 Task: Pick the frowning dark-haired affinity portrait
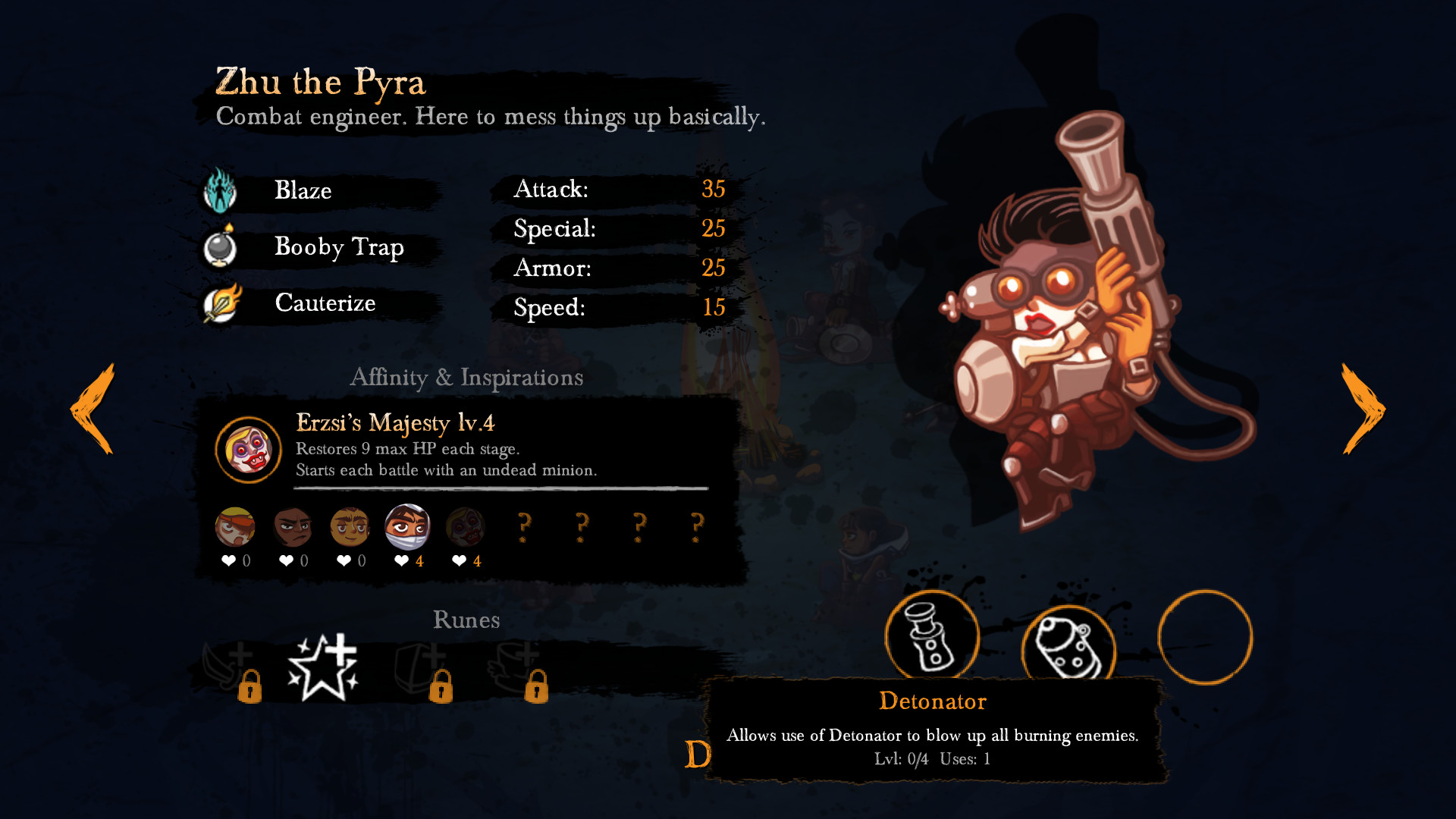point(293,527)
